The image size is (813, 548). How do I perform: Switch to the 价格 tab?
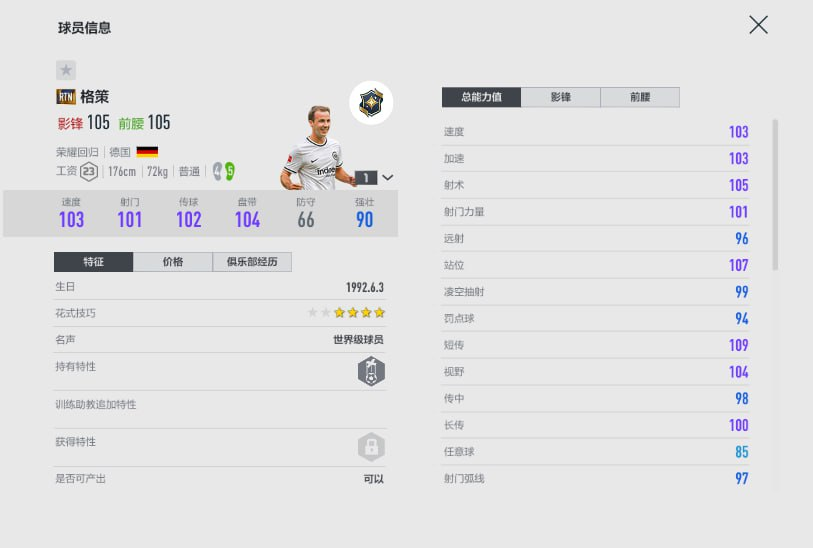(x=173, y=262)
